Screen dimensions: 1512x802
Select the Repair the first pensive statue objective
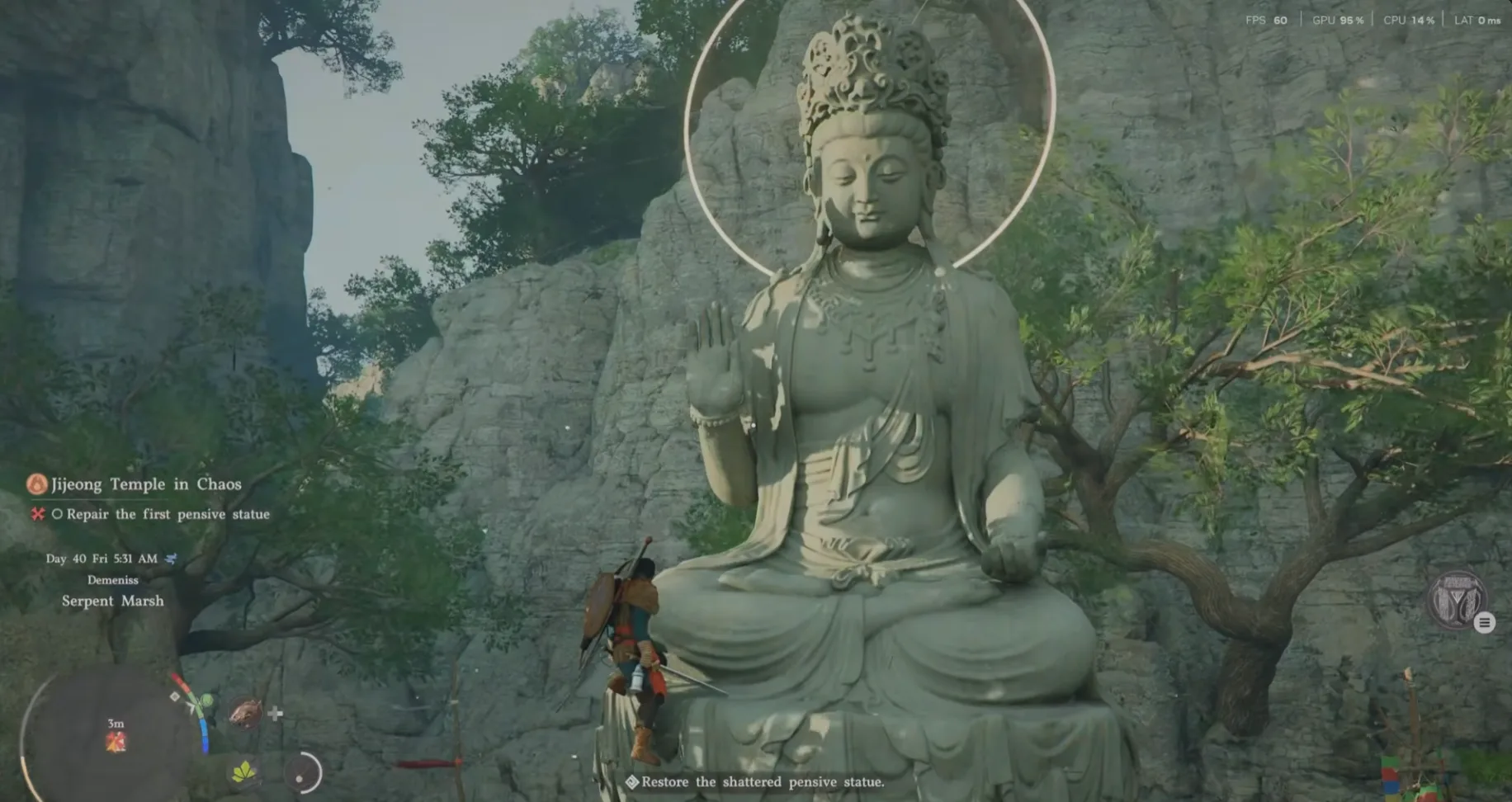(168, 514)
